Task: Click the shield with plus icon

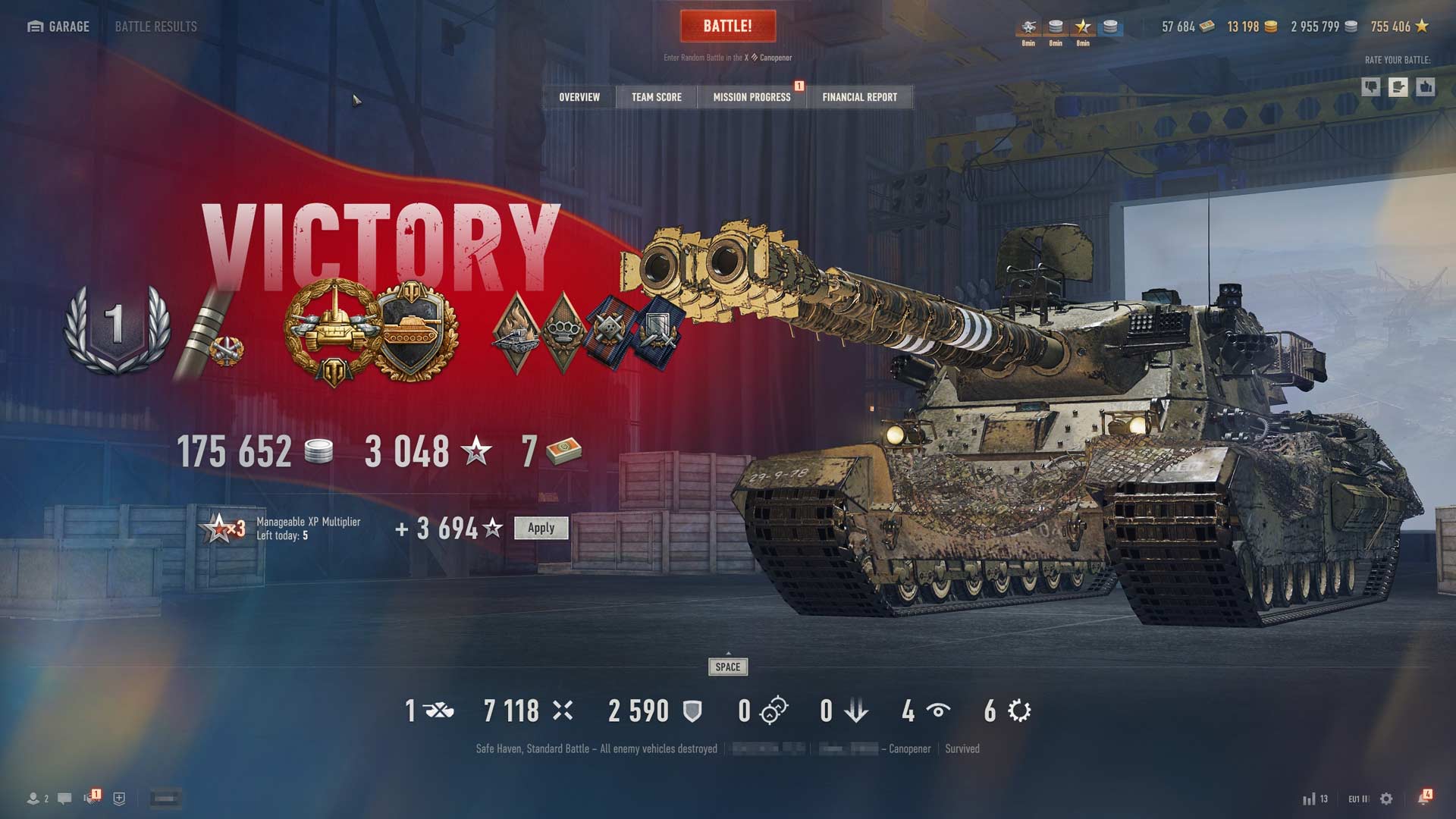Action: [119, 799]
